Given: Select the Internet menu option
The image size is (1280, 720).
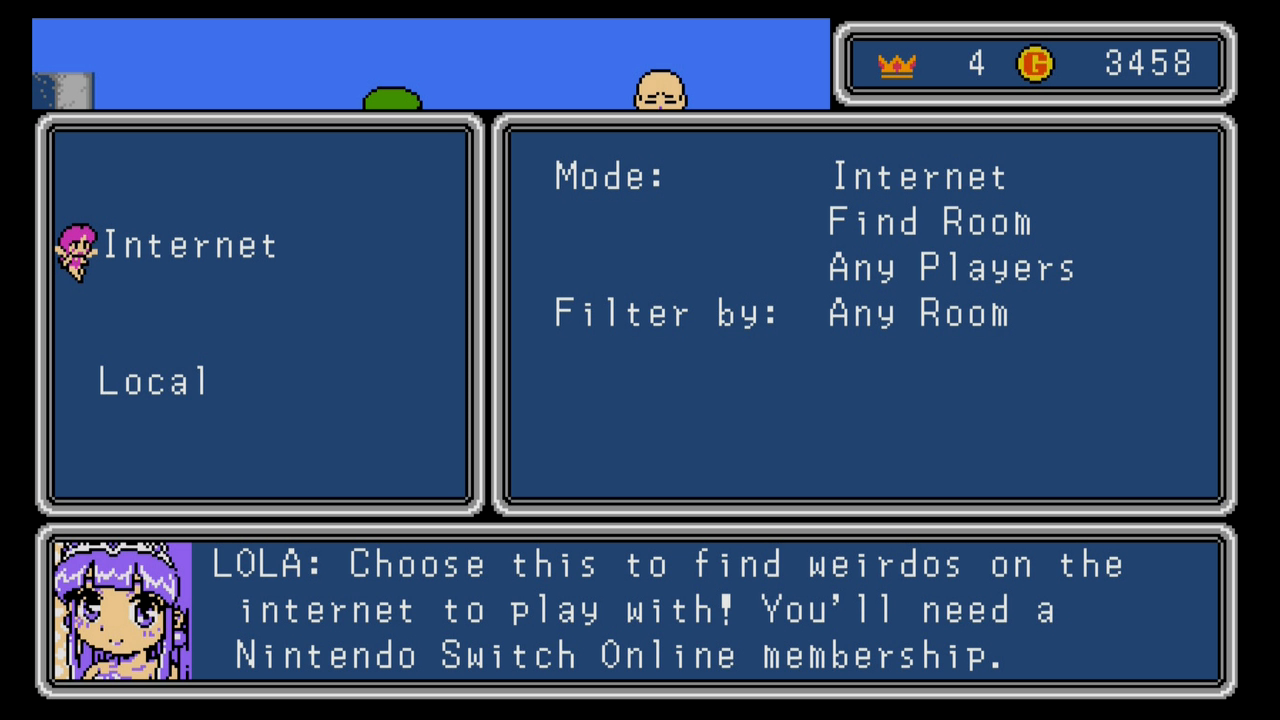Looking at the screenshot, I should point(190,246).
